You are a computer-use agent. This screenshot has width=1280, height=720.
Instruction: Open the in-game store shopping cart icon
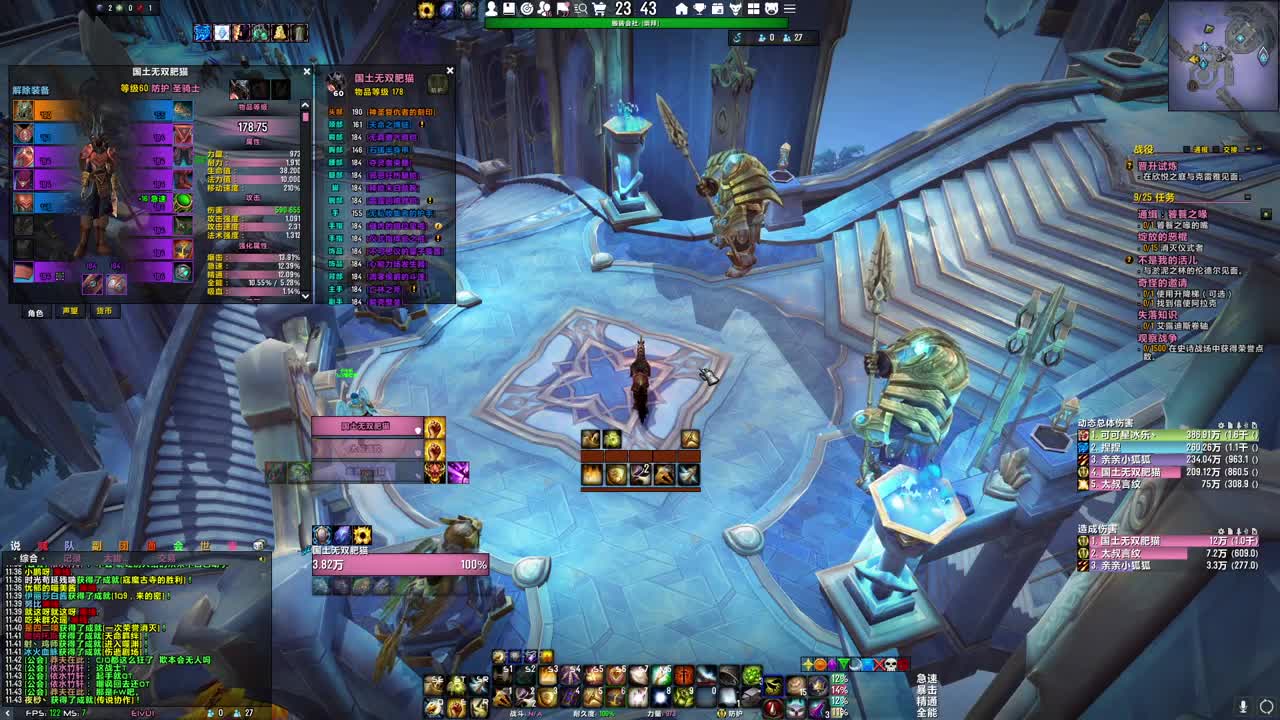599,9
